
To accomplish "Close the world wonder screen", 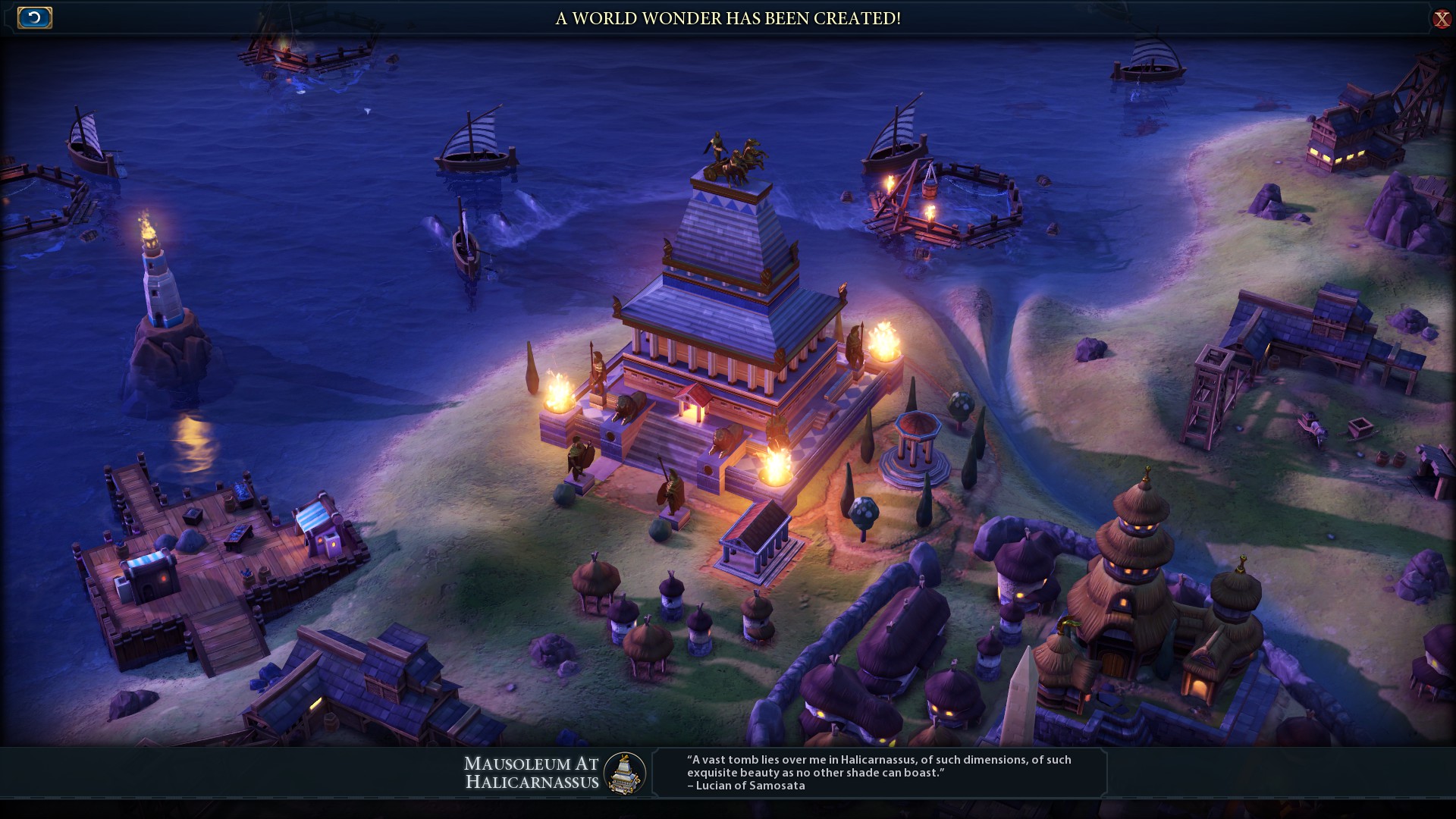I will pos(1441,19).
